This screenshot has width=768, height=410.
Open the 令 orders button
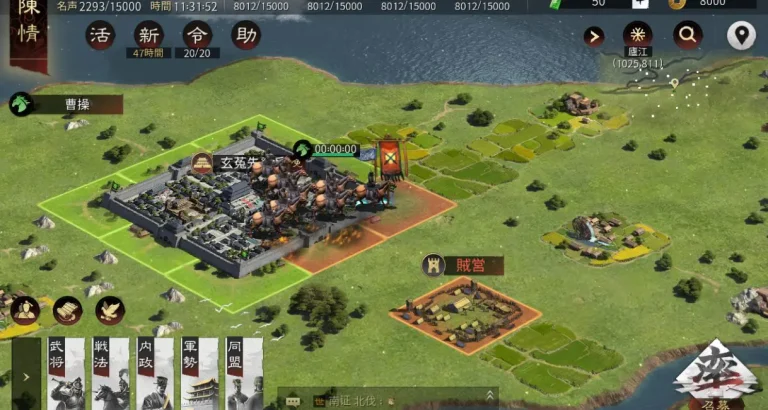click(197, 36)
